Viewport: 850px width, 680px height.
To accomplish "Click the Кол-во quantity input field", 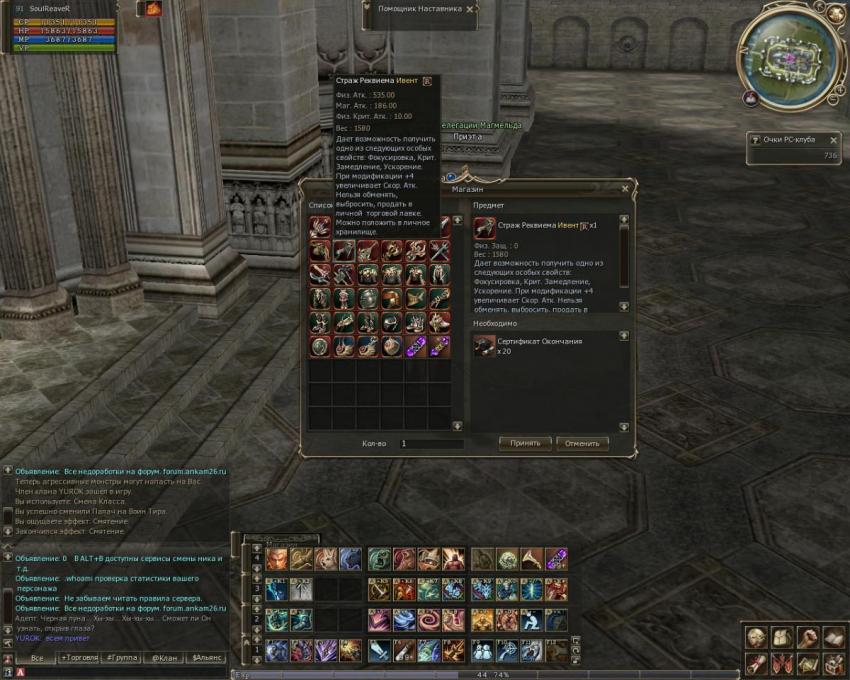I will [431, 443].
